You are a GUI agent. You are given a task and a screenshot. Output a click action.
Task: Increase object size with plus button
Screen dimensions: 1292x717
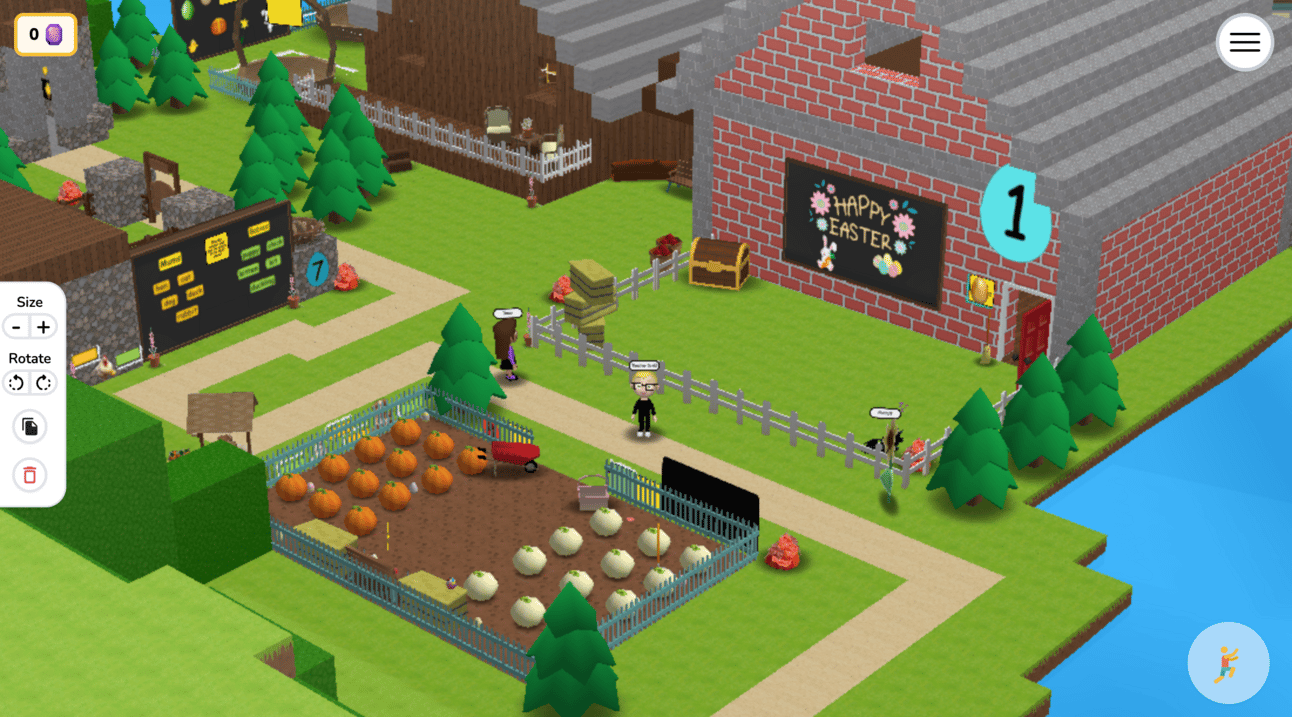tap(43, 327)
